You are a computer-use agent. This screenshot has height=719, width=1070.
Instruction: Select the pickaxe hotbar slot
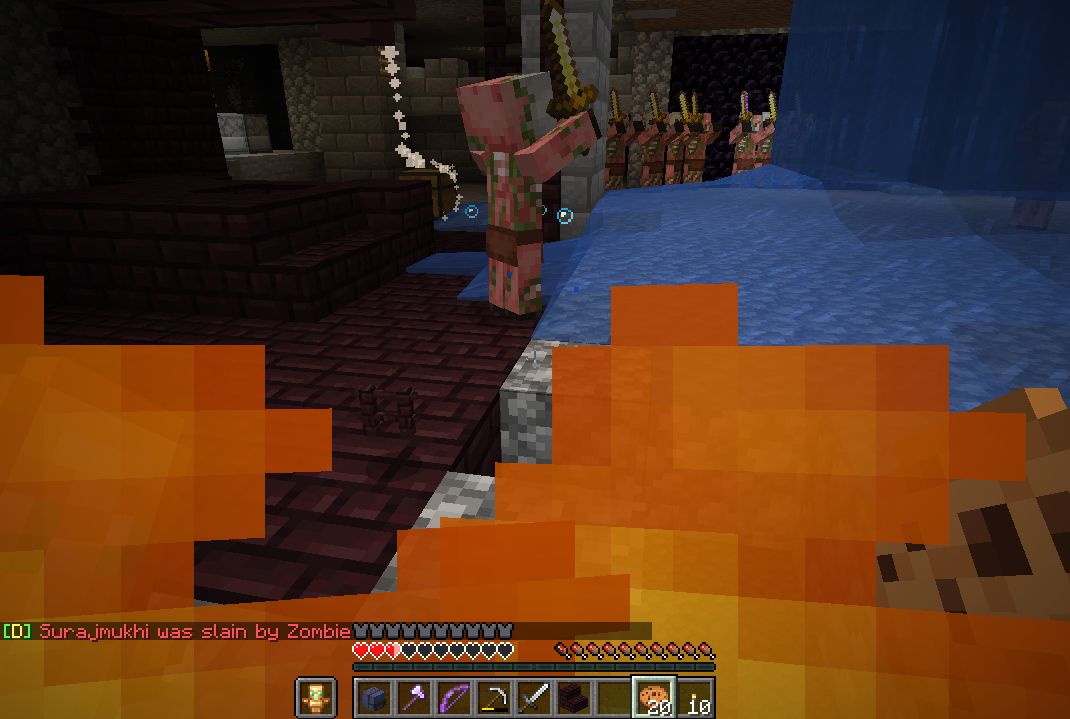tap(494, 697)
